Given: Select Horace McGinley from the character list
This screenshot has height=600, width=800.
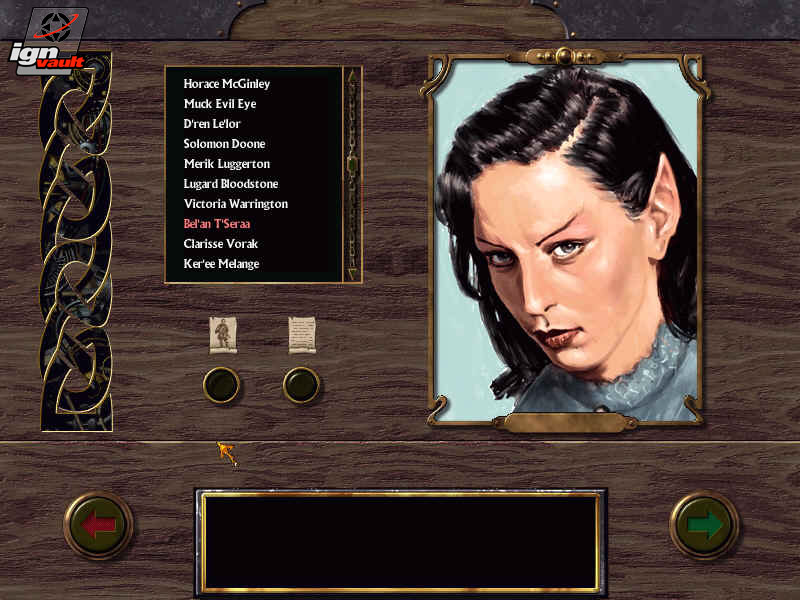Looking at the screenshot, I should pos(227,84).
